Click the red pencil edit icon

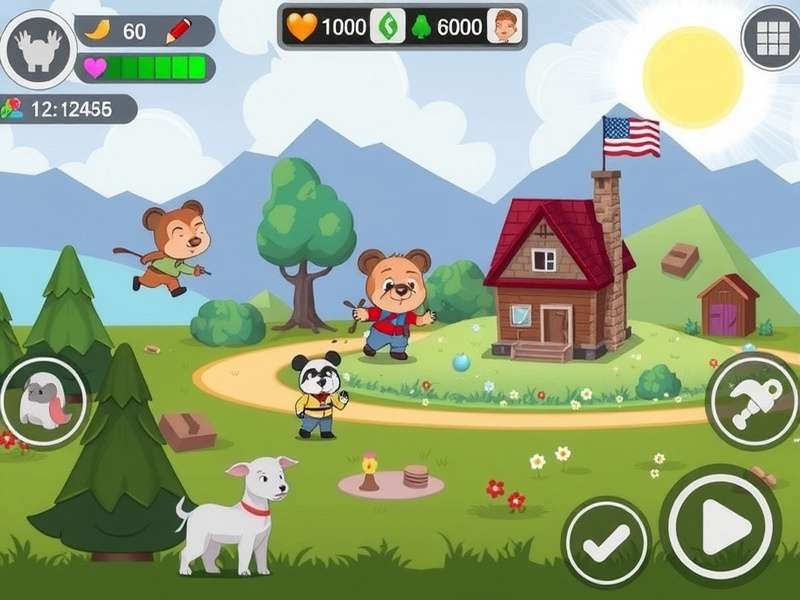click(178, 31)
